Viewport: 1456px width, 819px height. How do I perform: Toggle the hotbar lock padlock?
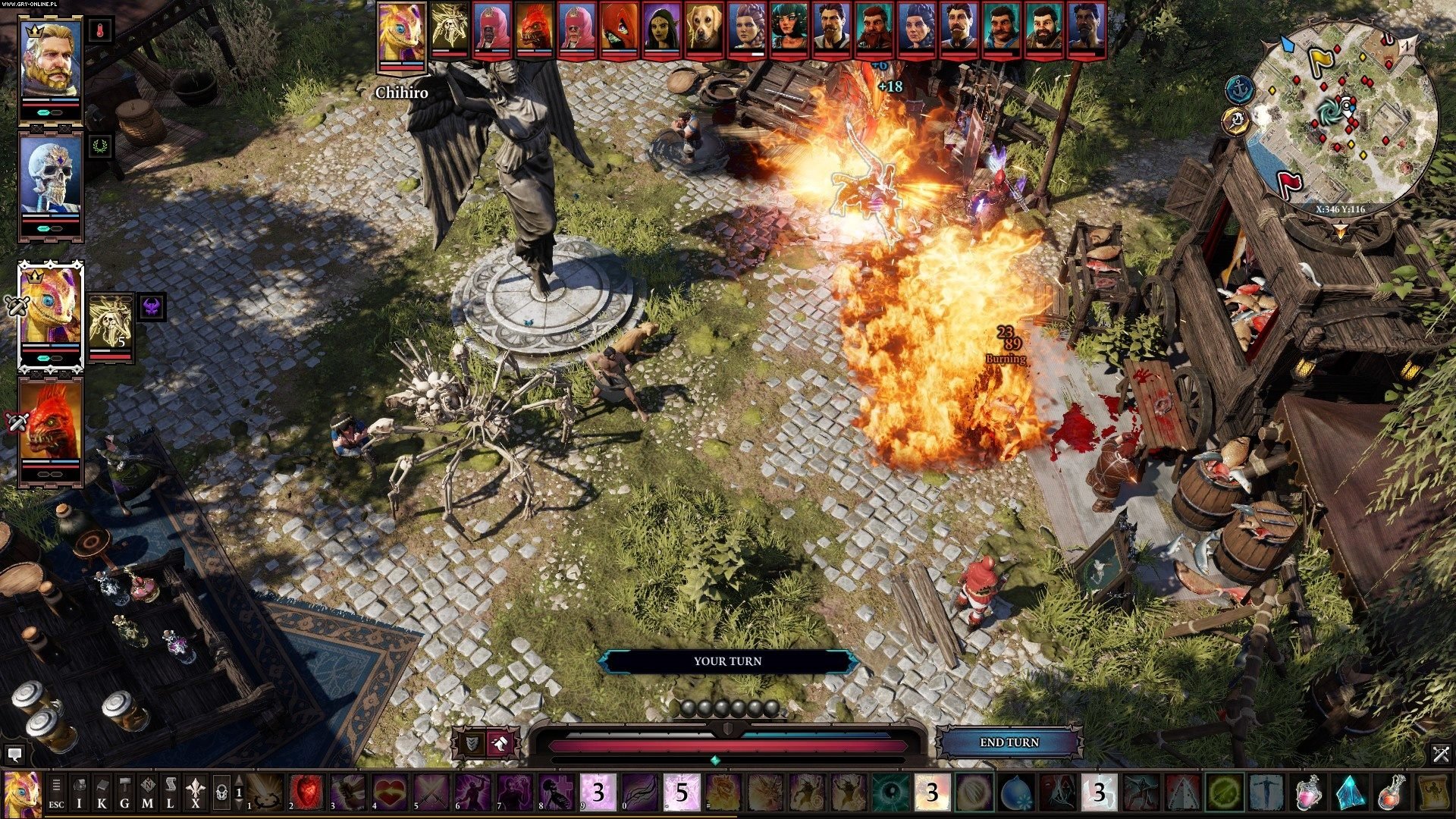point(221,792)
